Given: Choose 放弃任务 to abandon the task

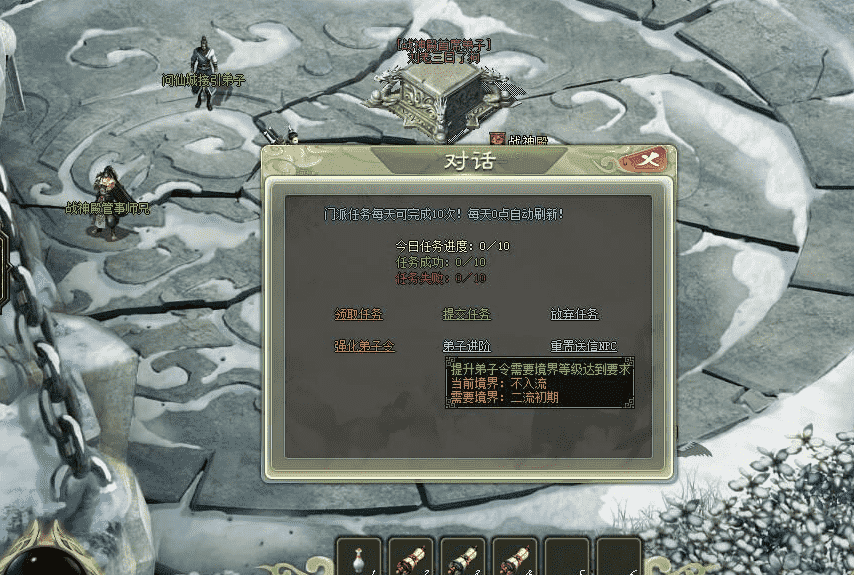Looking at the screenshot, I should tap(575, 314).
